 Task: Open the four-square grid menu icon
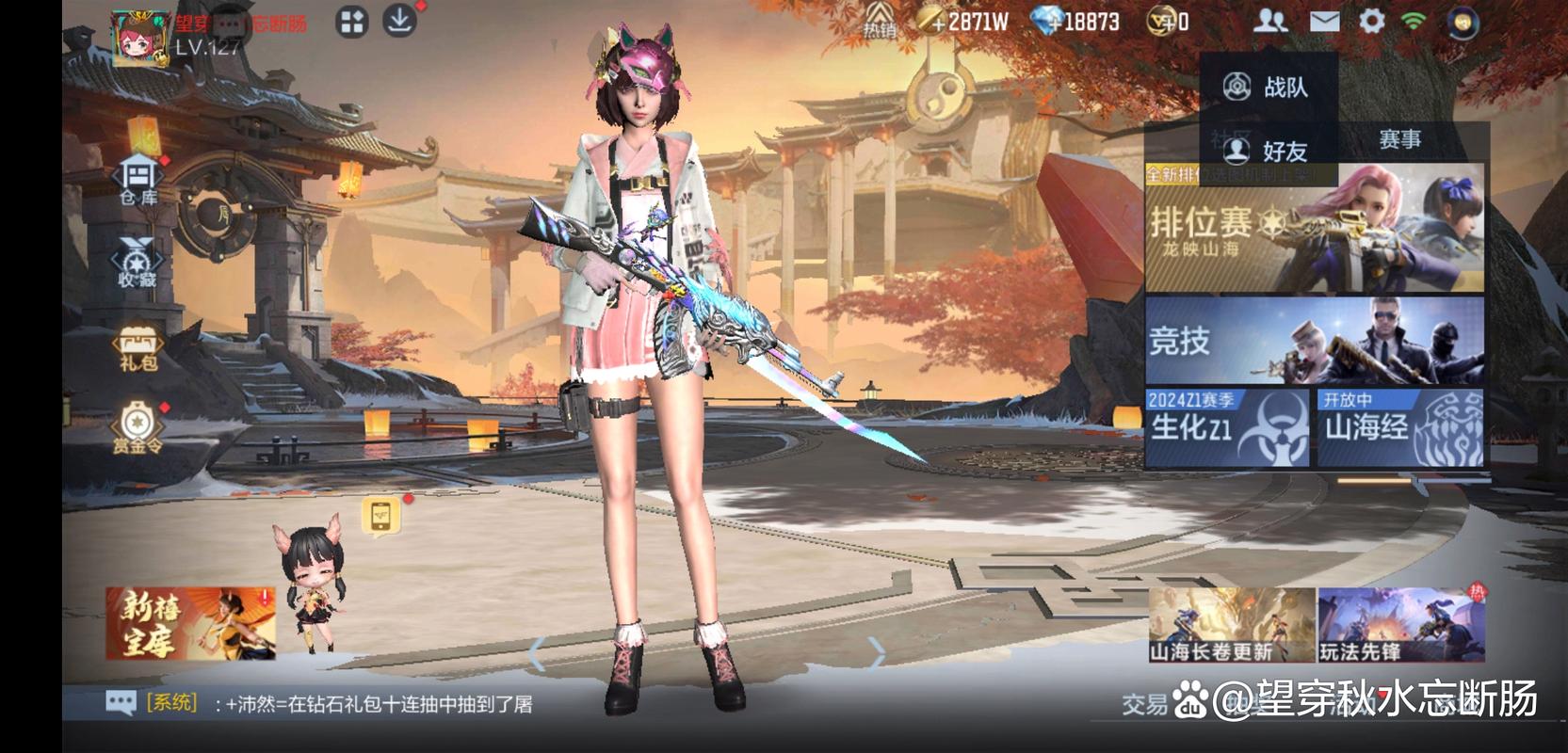click(x=352, y=23)
